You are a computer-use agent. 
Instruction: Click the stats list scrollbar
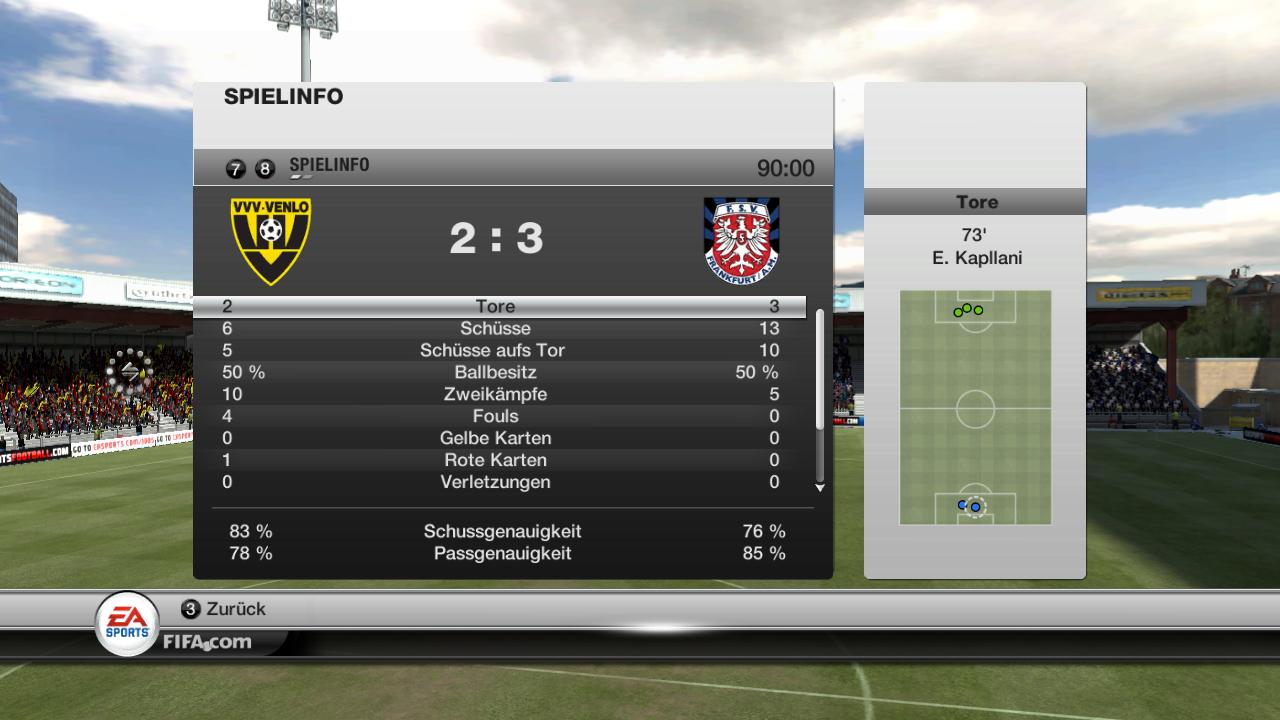tap(820, 370)
